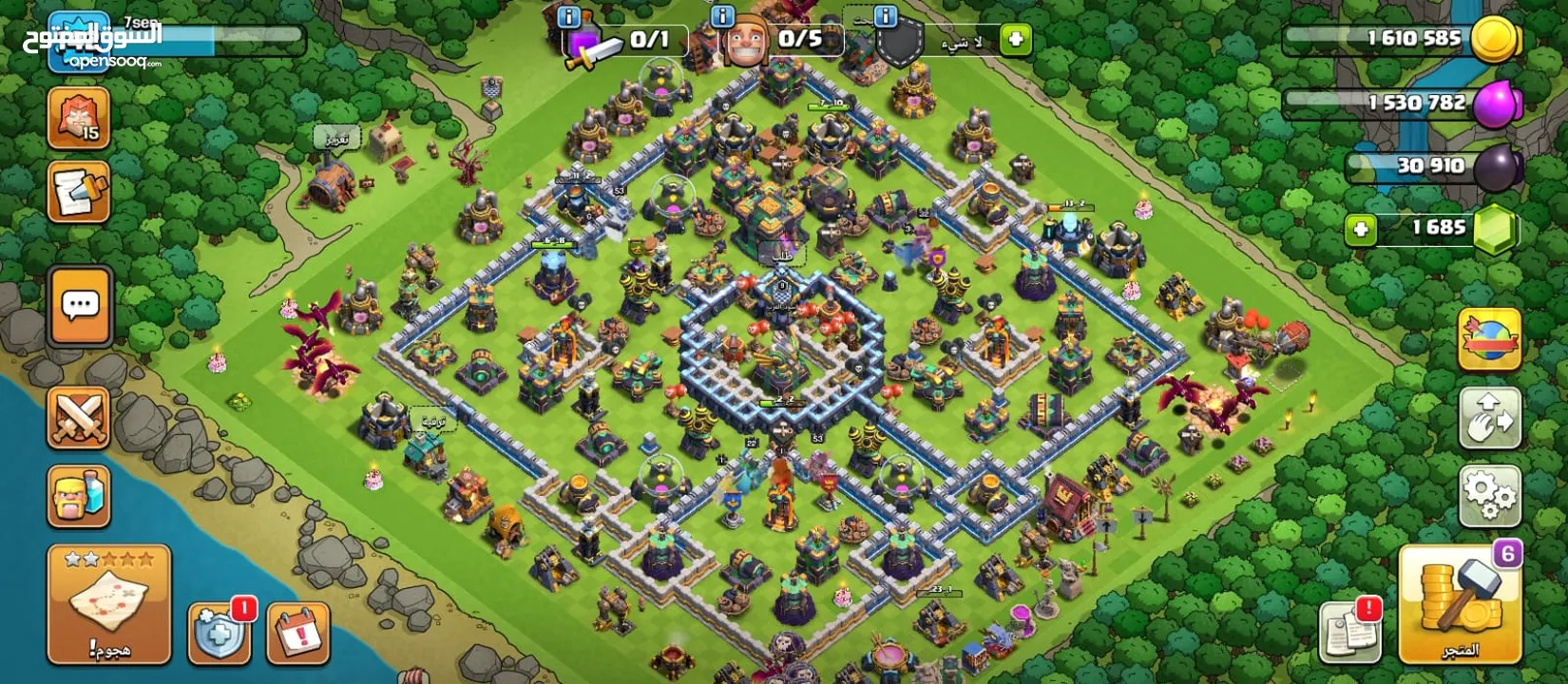Show info for the sword lab counter

click(568, 16)
